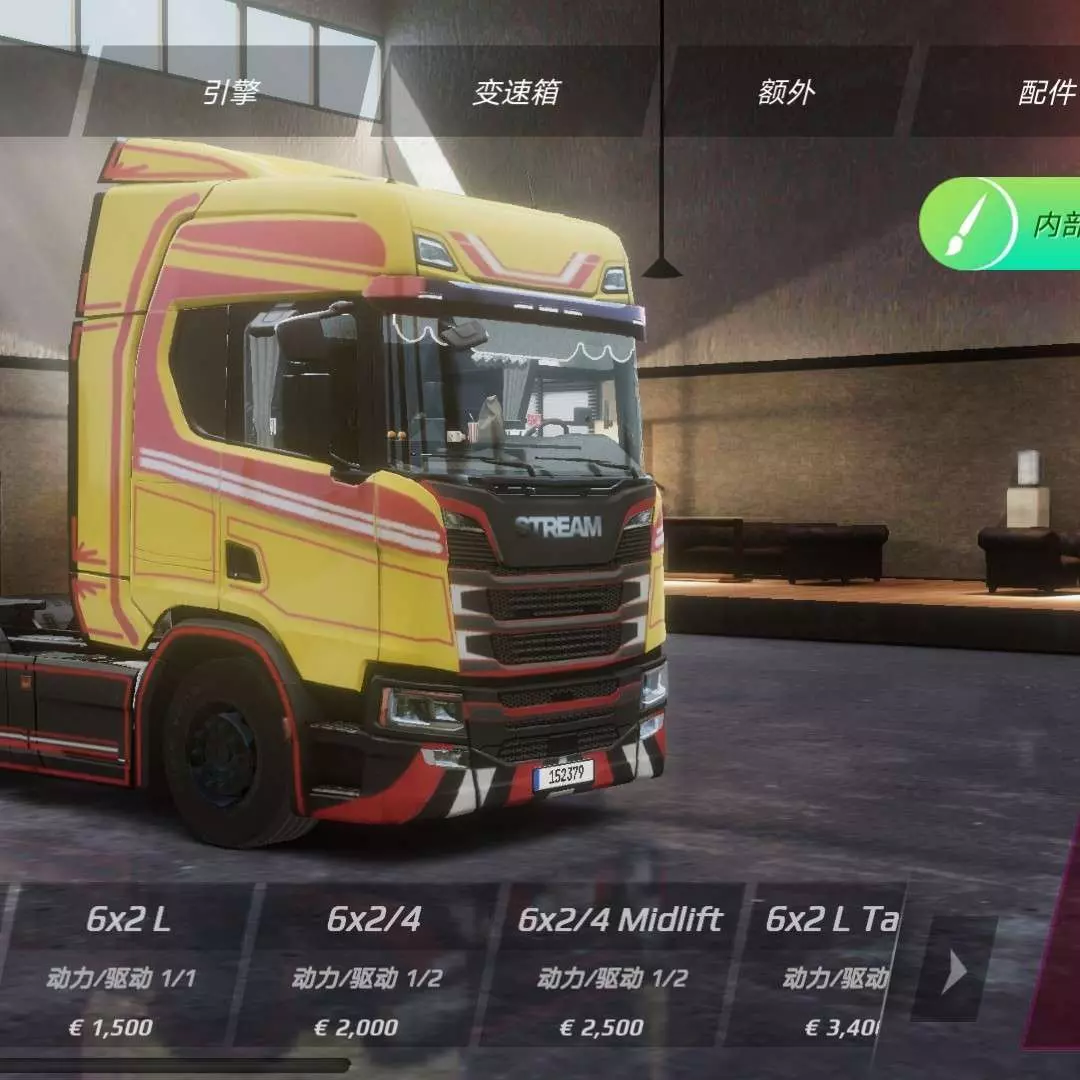Screen dimensions: 1080x1080
Task: Open the 变速箱 transmission tab
Action: pyautogui.click(x=516, y=93)
